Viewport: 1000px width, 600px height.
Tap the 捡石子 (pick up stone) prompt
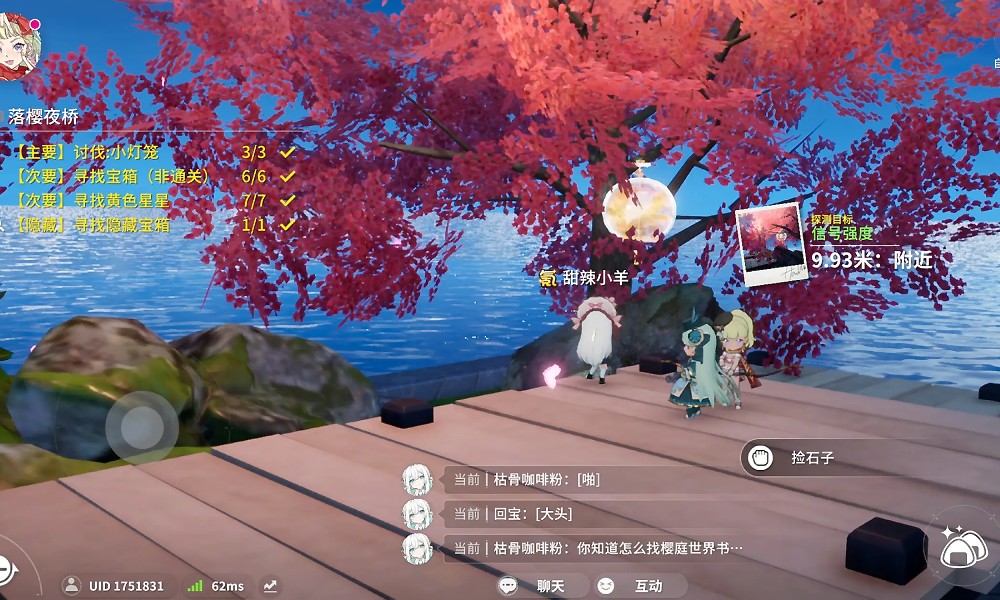point(810,458)
